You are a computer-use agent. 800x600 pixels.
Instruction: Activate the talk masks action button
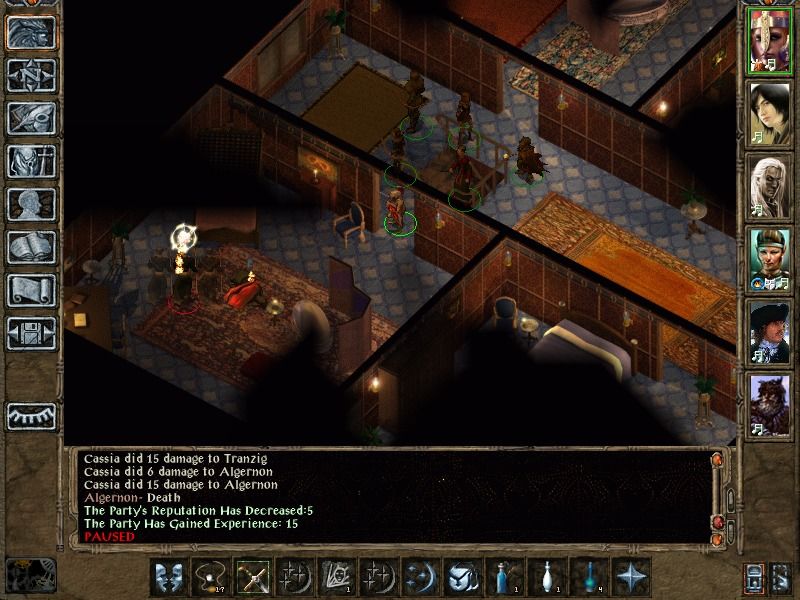[167, 578]
